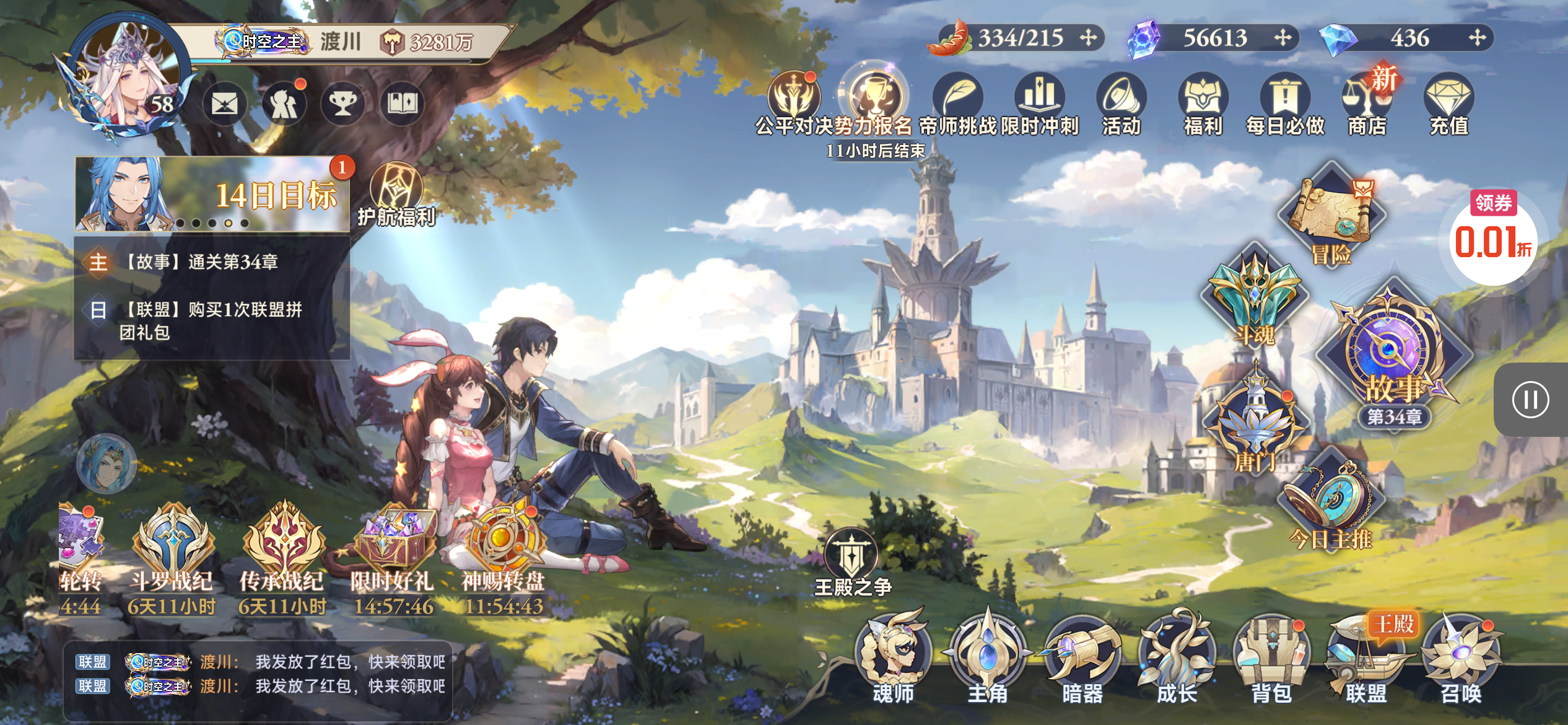The width and height of the screenshot is (1568, 725).
Task: Open the trophy ranking icon
Action: tap(342, 104)
